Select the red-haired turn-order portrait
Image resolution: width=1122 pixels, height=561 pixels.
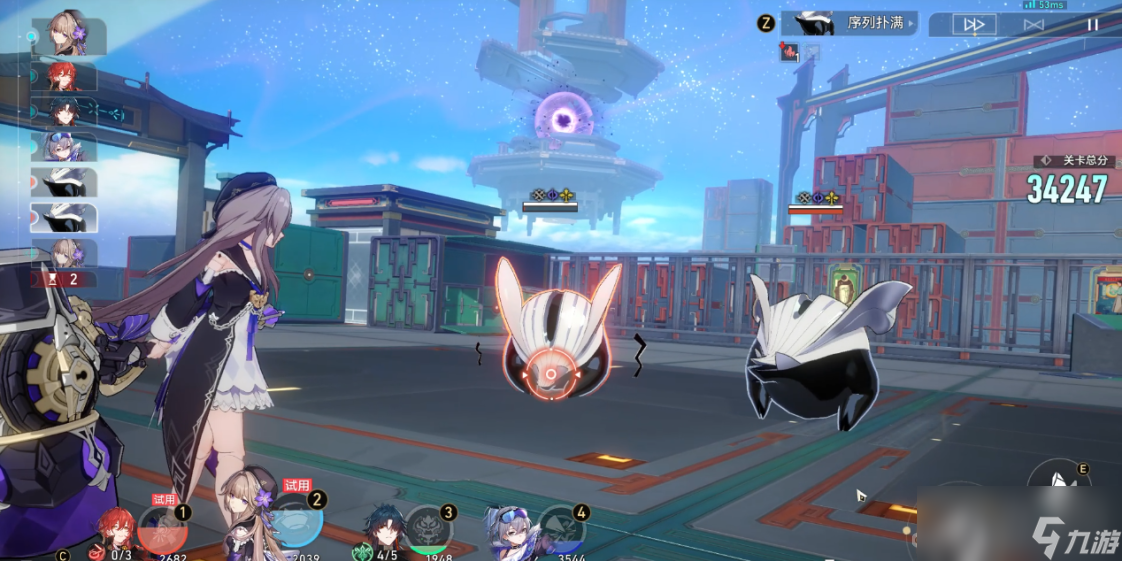(x=65, y=77)
